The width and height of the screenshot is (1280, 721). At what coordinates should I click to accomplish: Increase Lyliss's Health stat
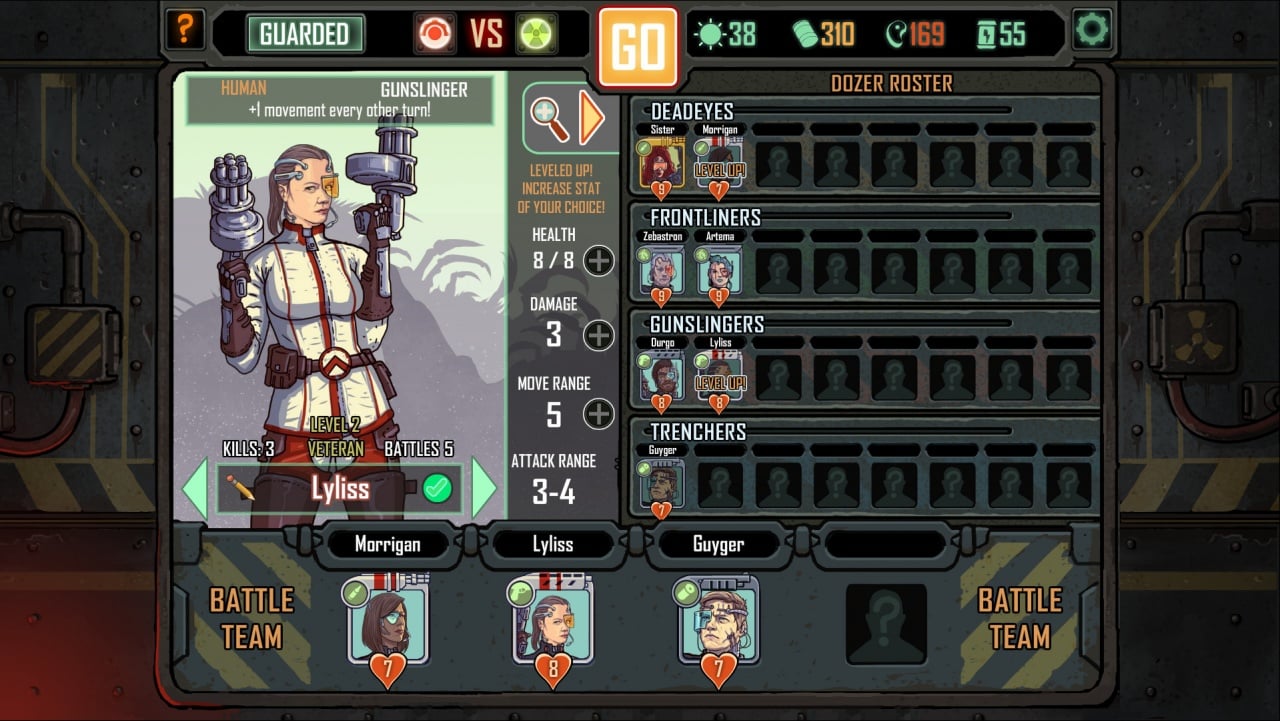coord(599,261)
